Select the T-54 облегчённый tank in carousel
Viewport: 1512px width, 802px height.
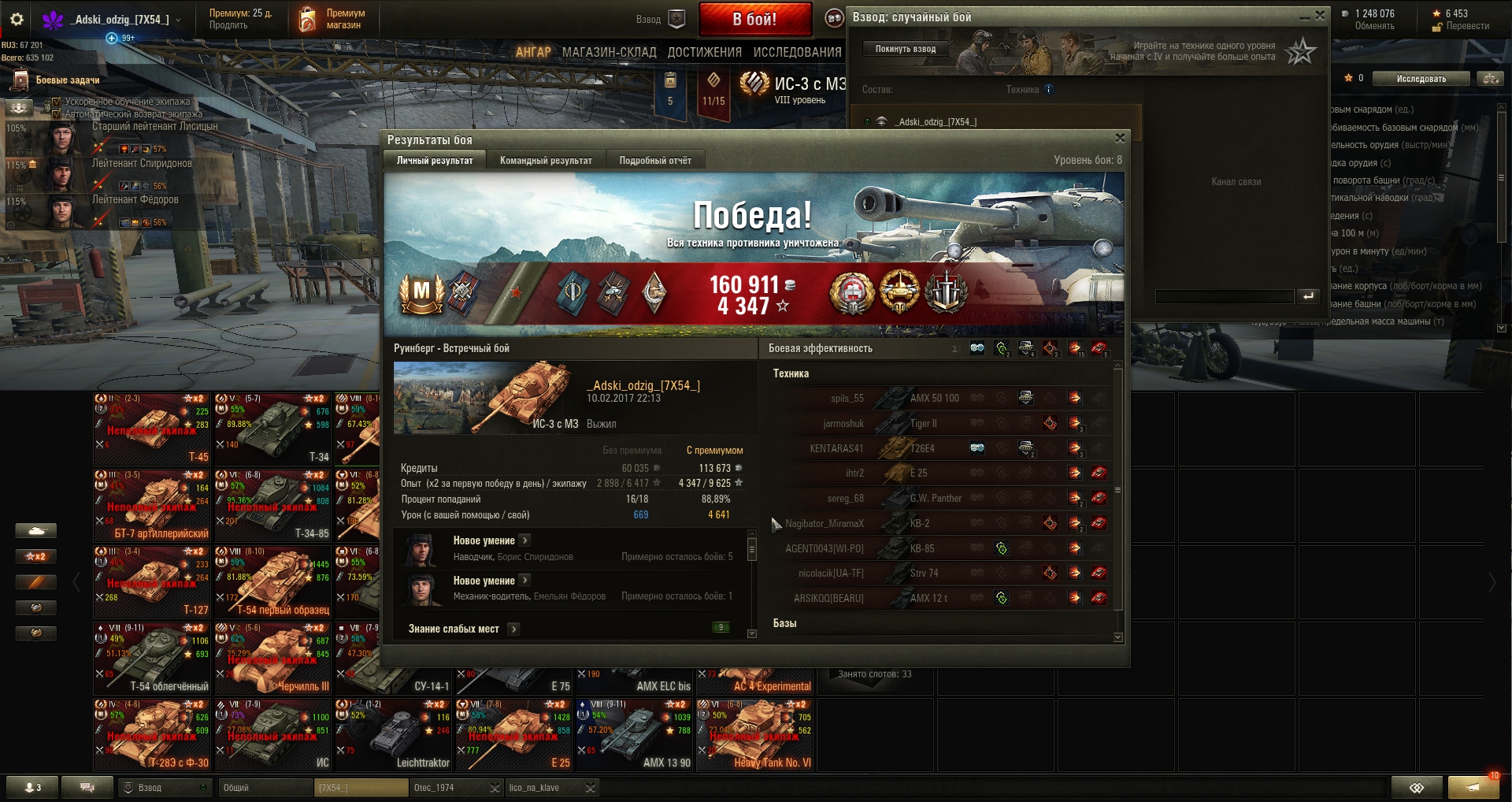153,658
